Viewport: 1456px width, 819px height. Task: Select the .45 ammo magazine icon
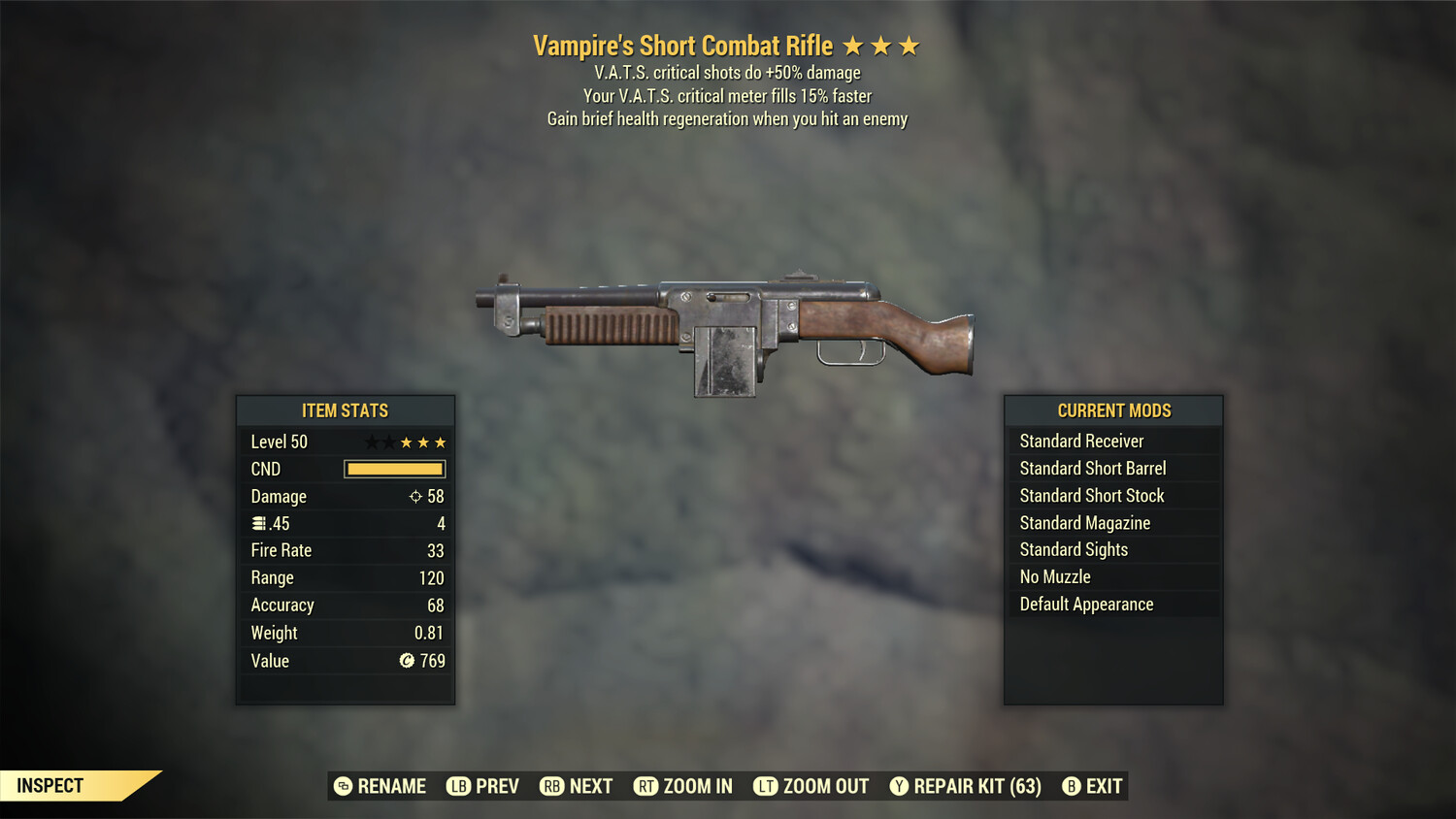[259, 523]
